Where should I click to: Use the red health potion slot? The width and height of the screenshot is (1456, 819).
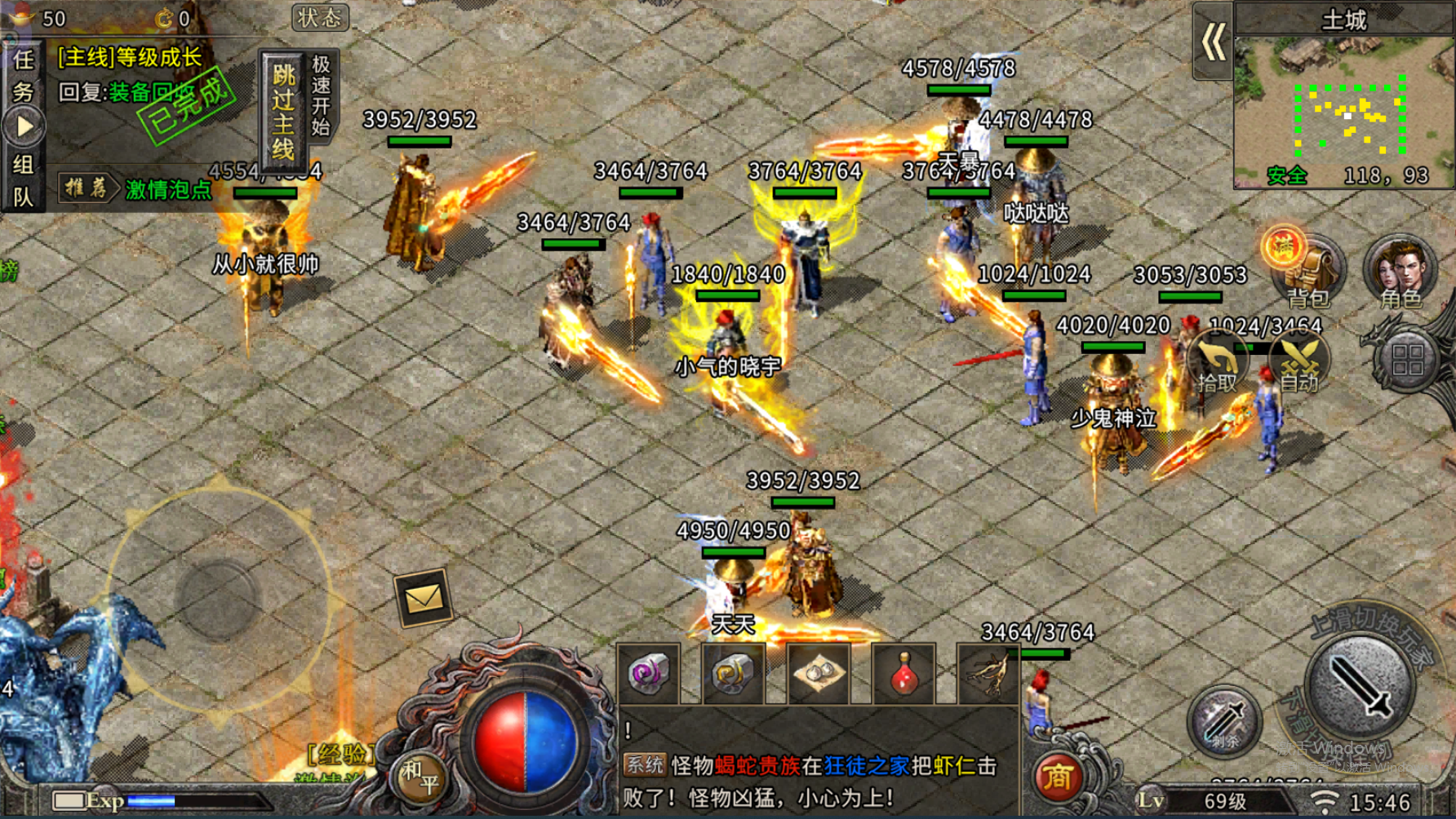[x=903, y=674]
